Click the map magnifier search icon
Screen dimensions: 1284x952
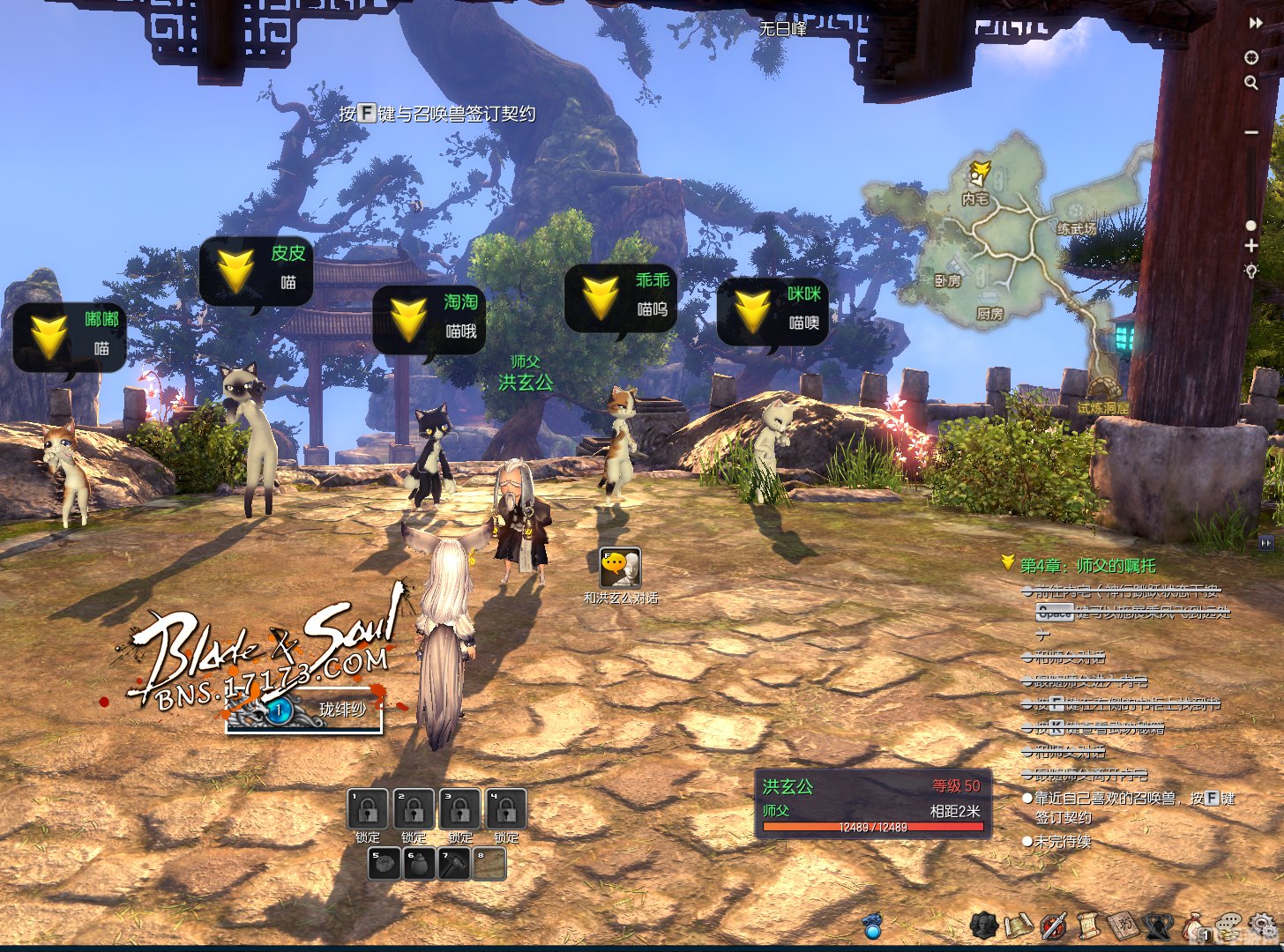(1250, 83)
